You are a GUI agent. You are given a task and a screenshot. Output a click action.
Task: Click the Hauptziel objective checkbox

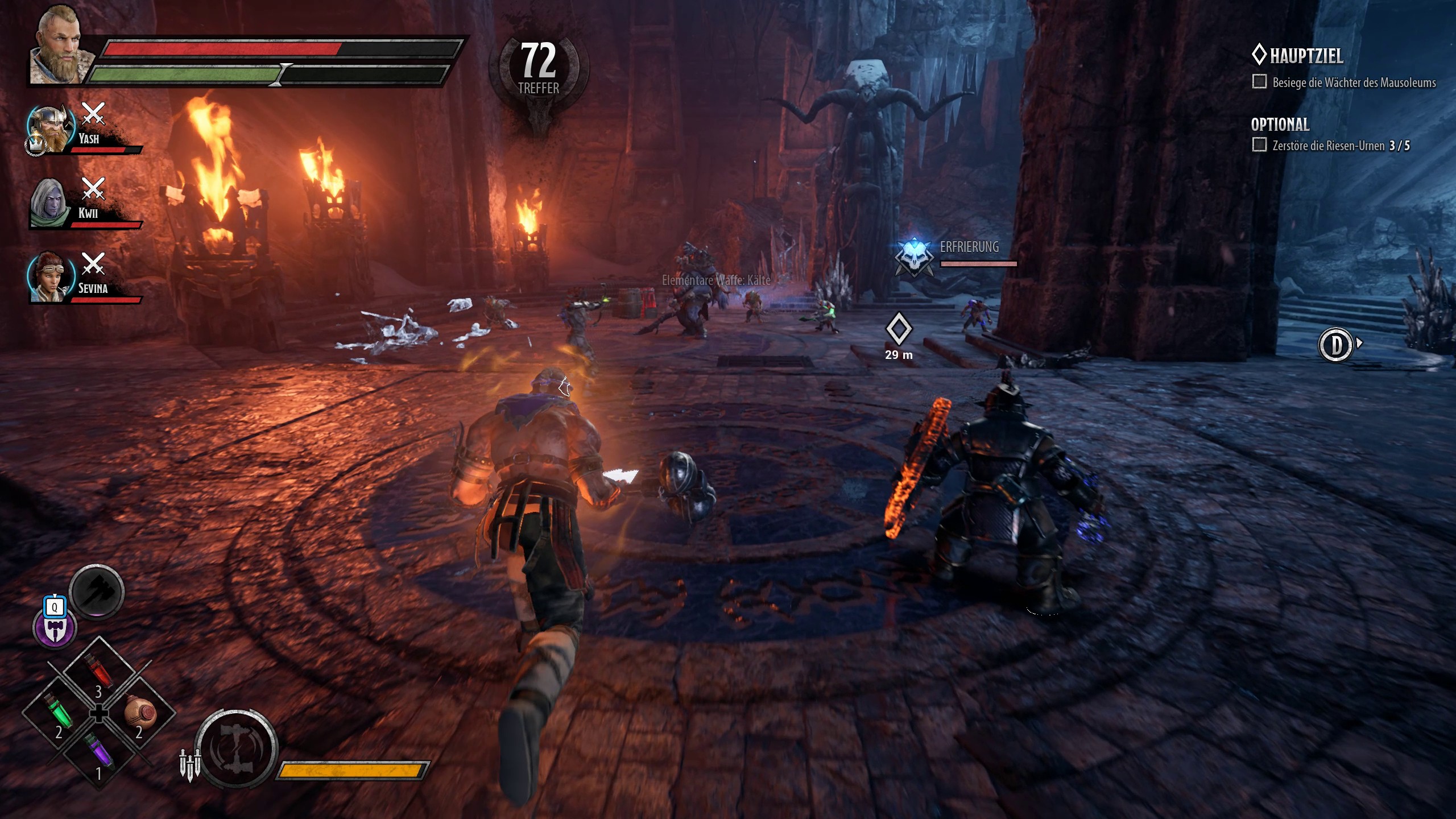(1259, 82)
